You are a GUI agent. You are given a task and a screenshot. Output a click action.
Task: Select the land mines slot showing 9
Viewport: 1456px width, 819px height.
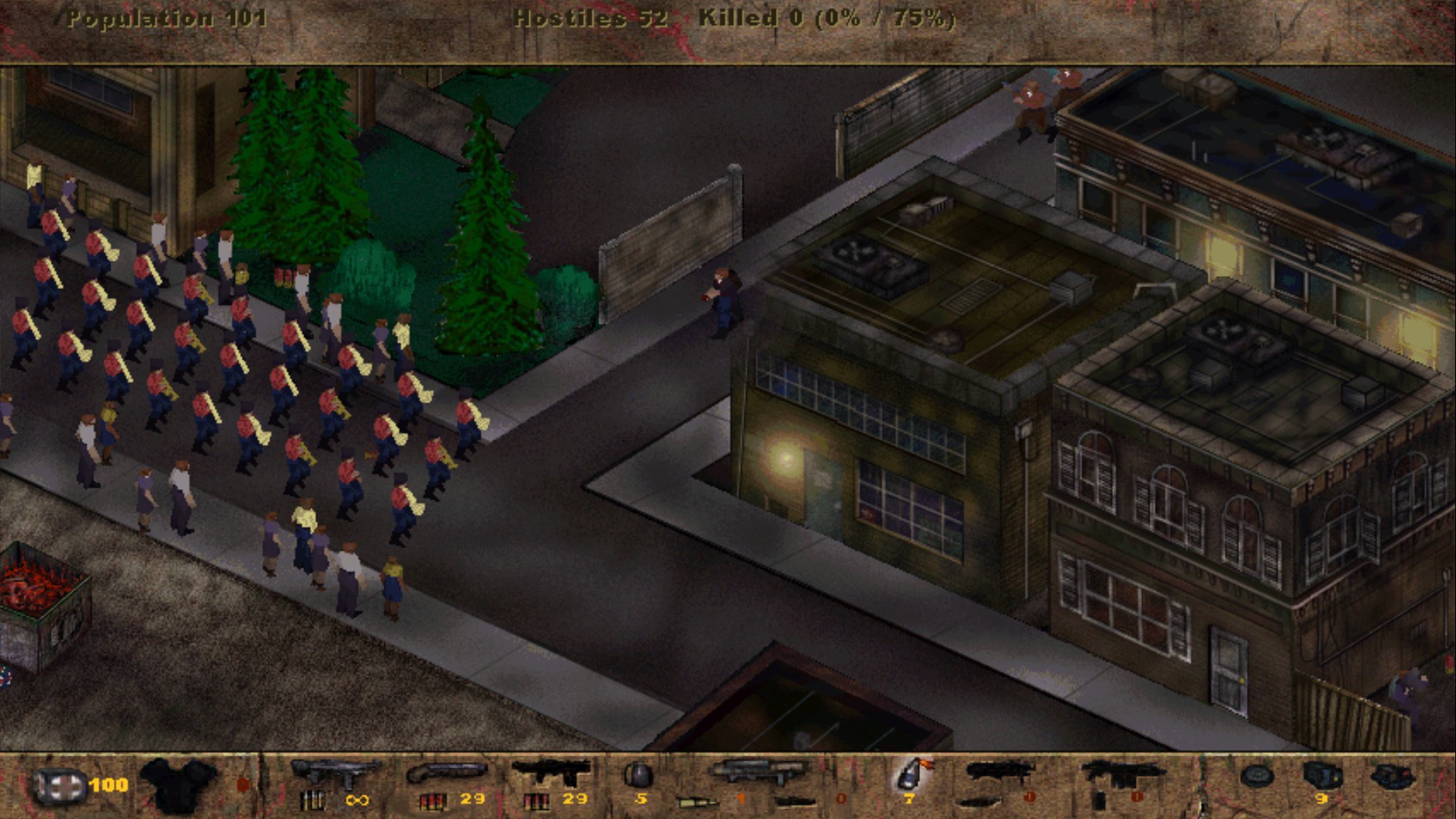coord(1323,775)
